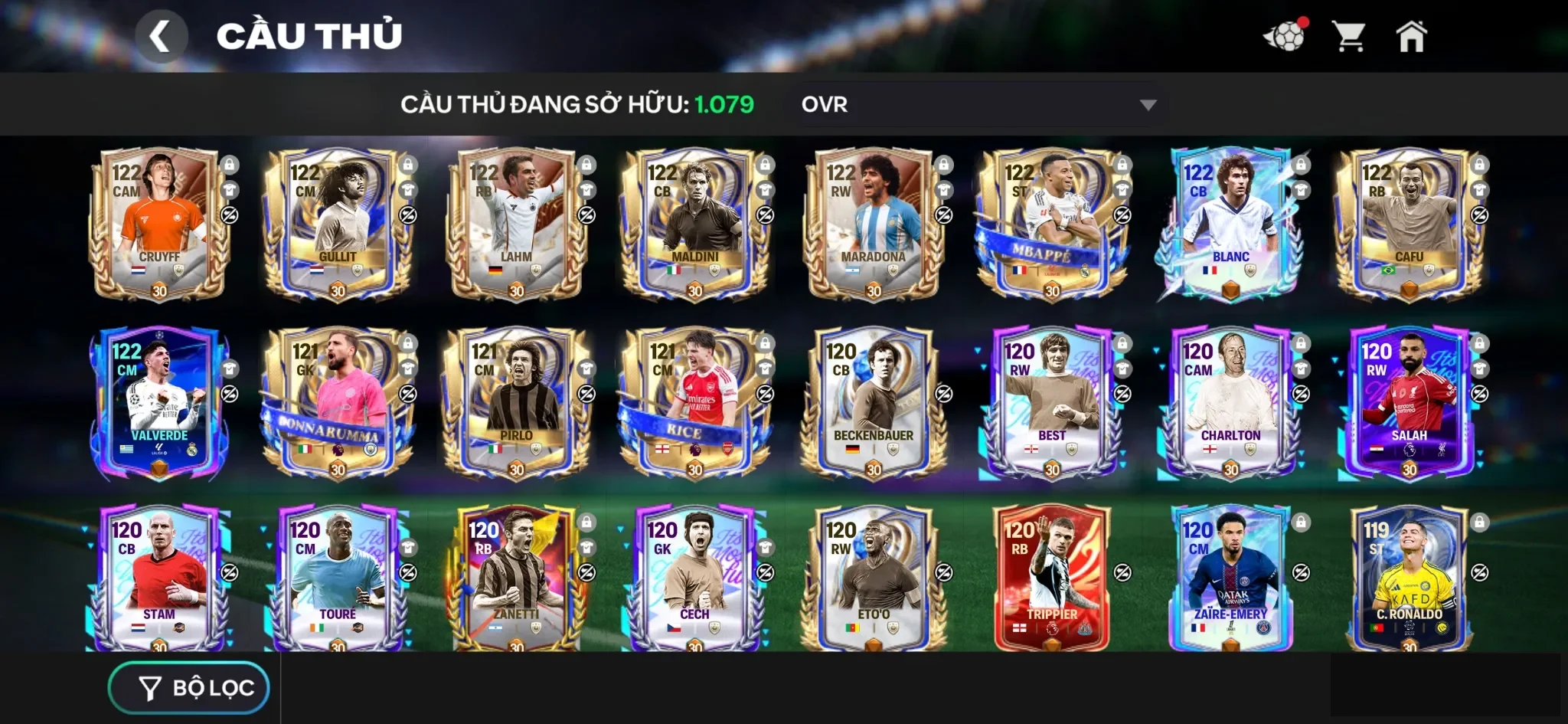1568x724 pixels.
Task: Tap the BỘ LỌC filter button
Action: (x=188, y=686)
